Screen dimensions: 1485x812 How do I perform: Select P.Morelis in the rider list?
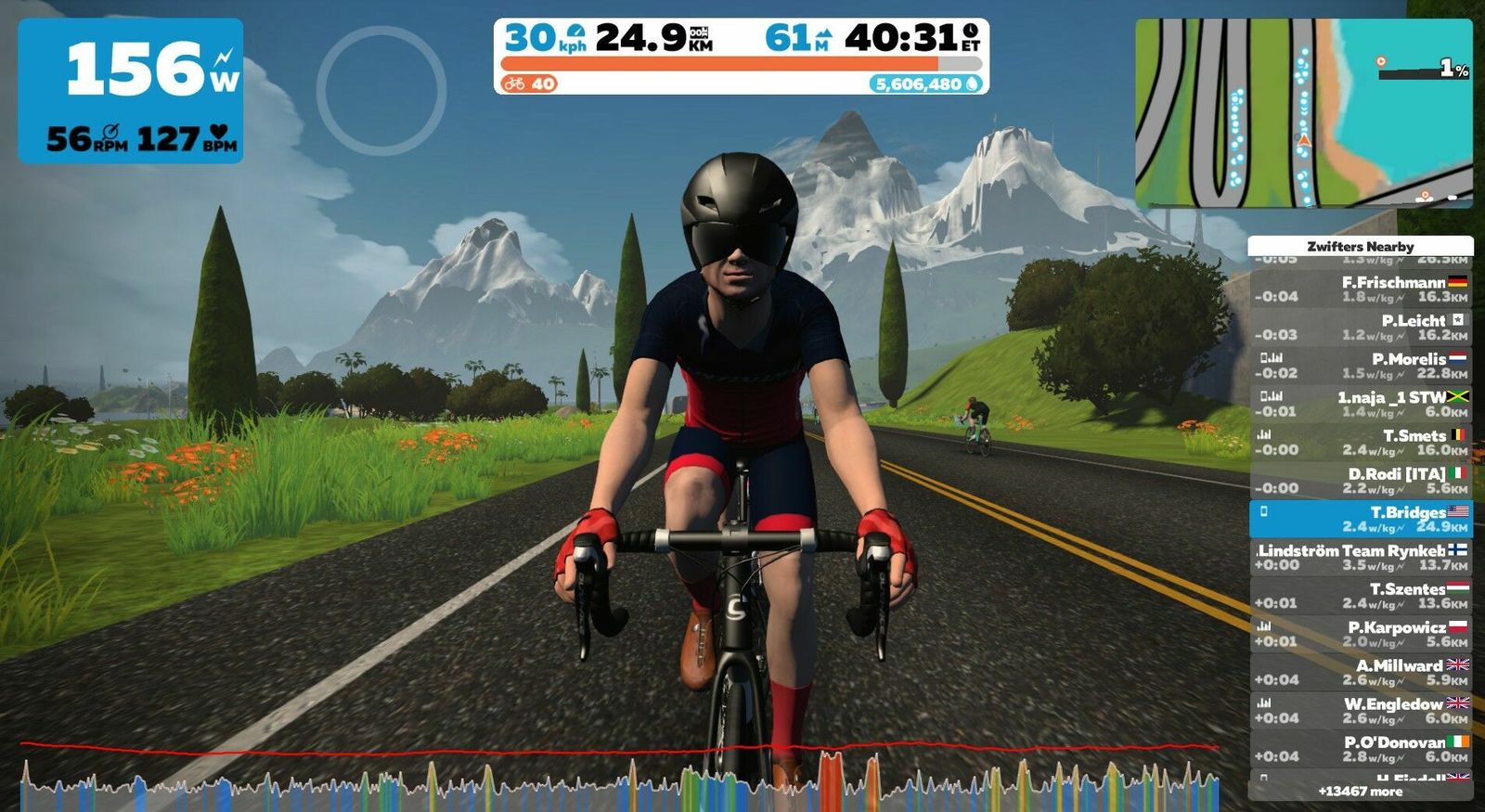click(1361, 366)
